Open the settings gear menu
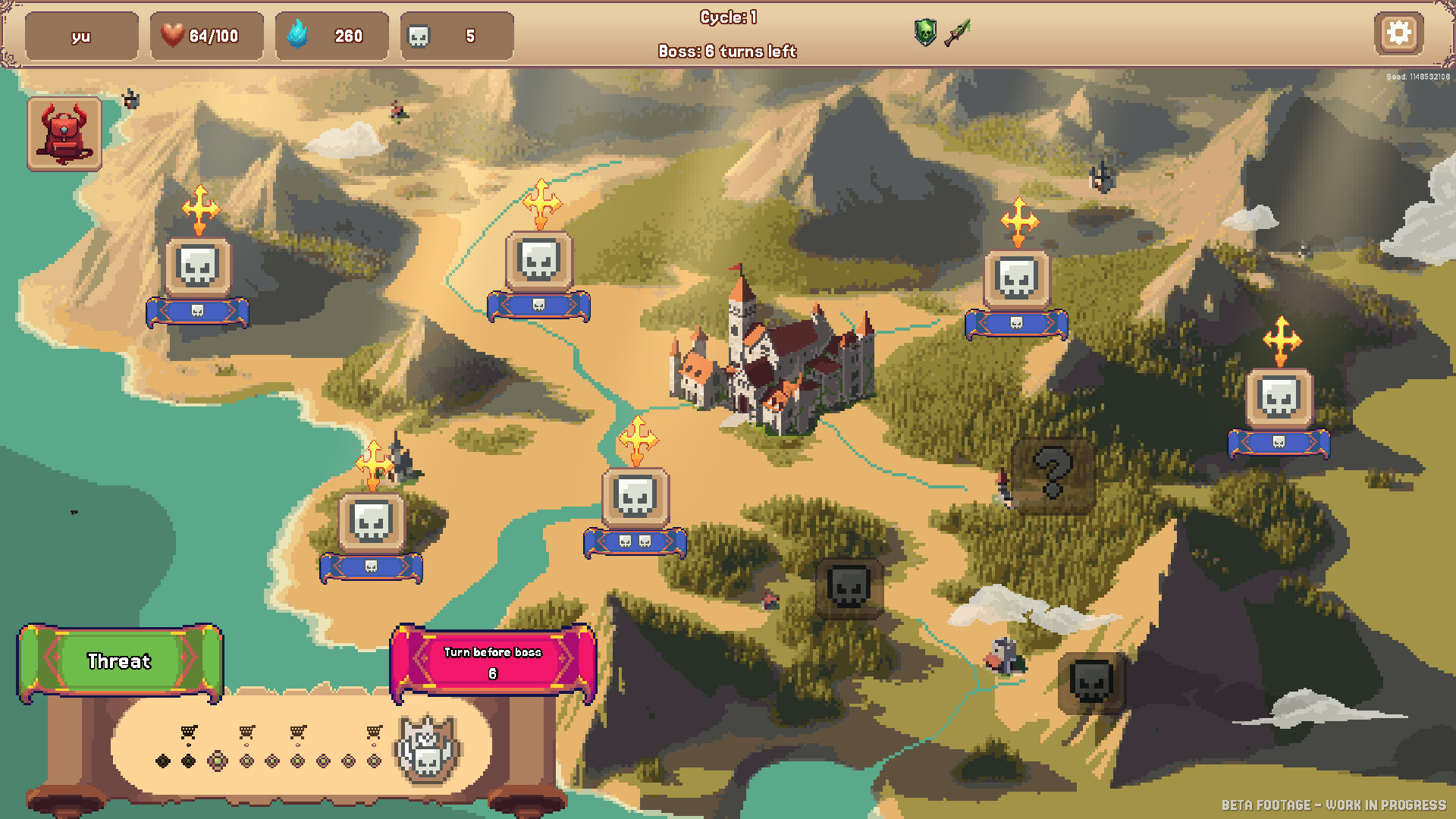The image size is (1456, 819). click(x=1399, y=33)
